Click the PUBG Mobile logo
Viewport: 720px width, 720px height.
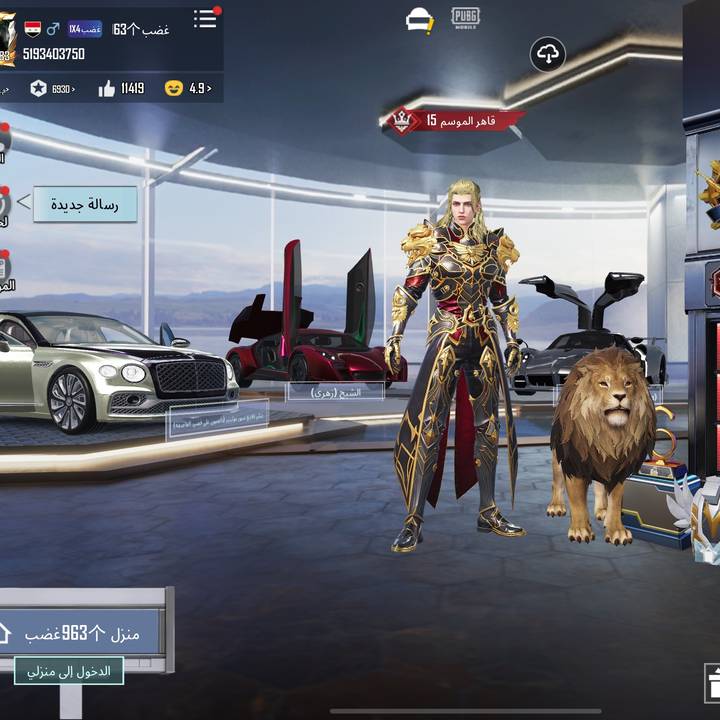[x=465, y=18]
